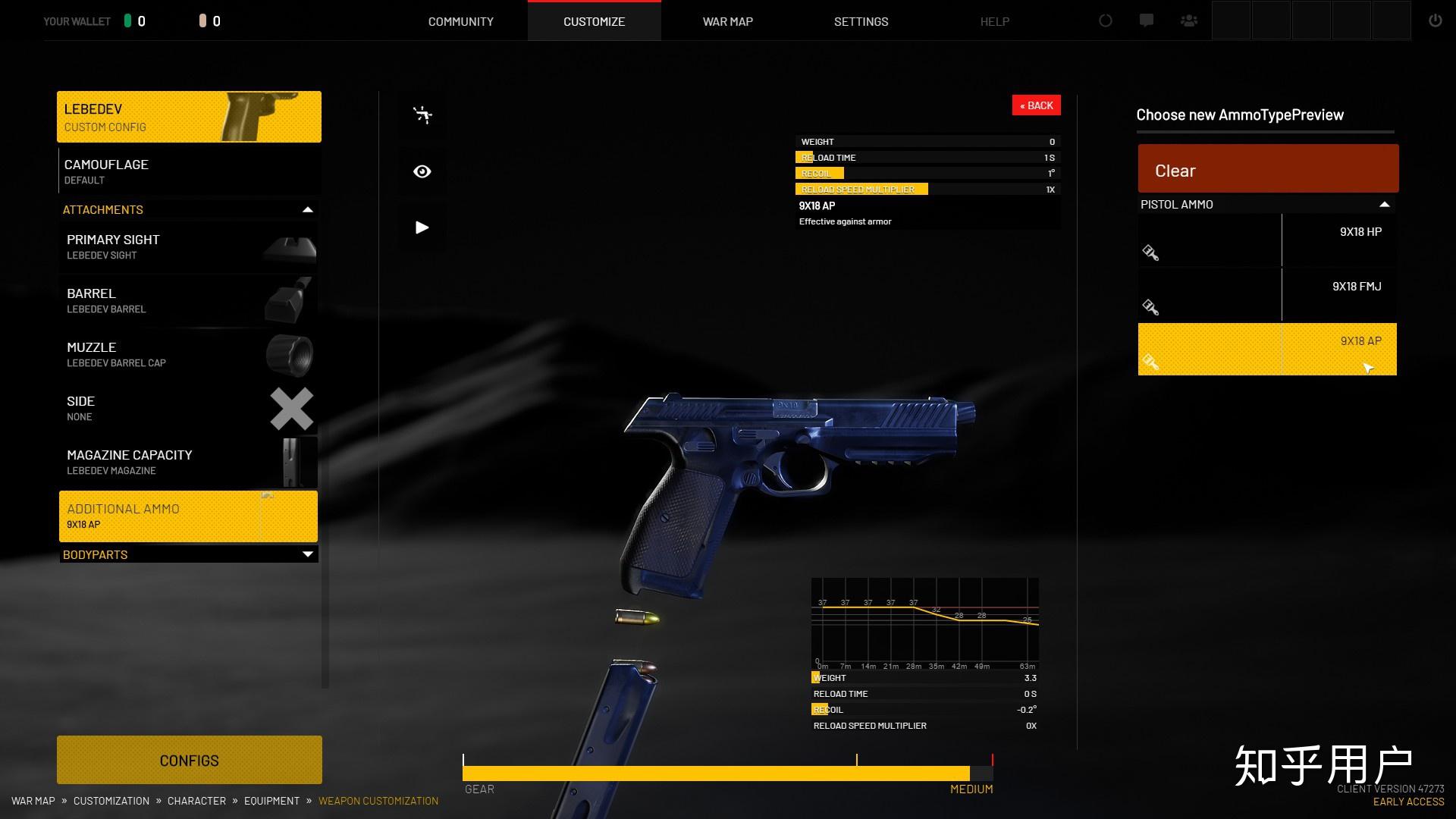Screen dimensions: 1456x819
Task: Open the Community tab
Action: coord(460,21)
